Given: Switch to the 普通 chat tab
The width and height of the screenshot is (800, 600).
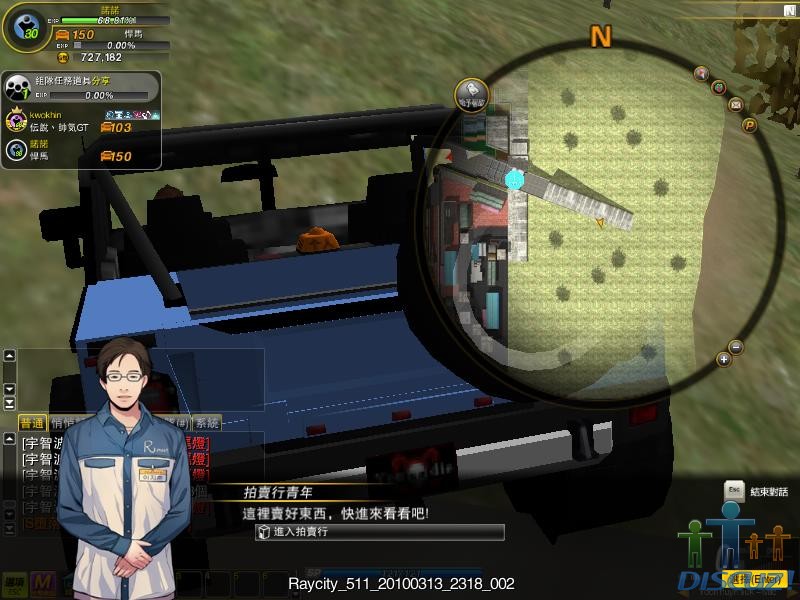Looking at the screenshot, I should tap(32, 422).
